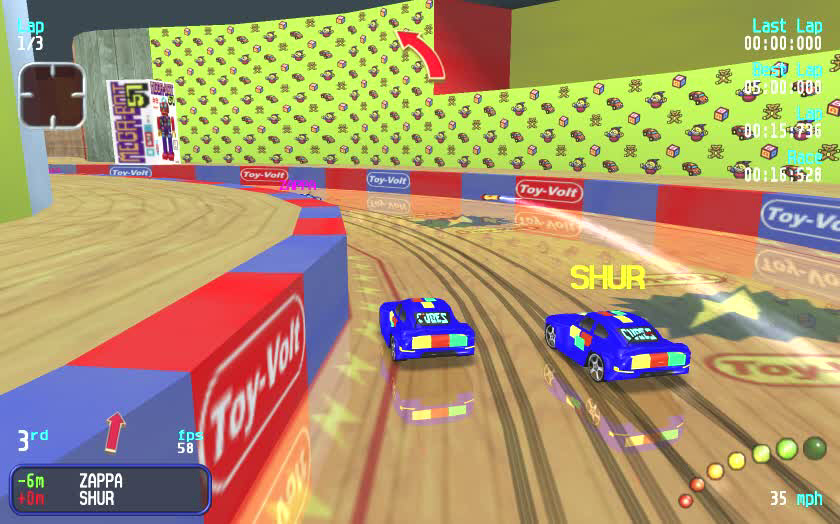
Task: Select the SHUR row in standings panel
Action: click(110, 498)
